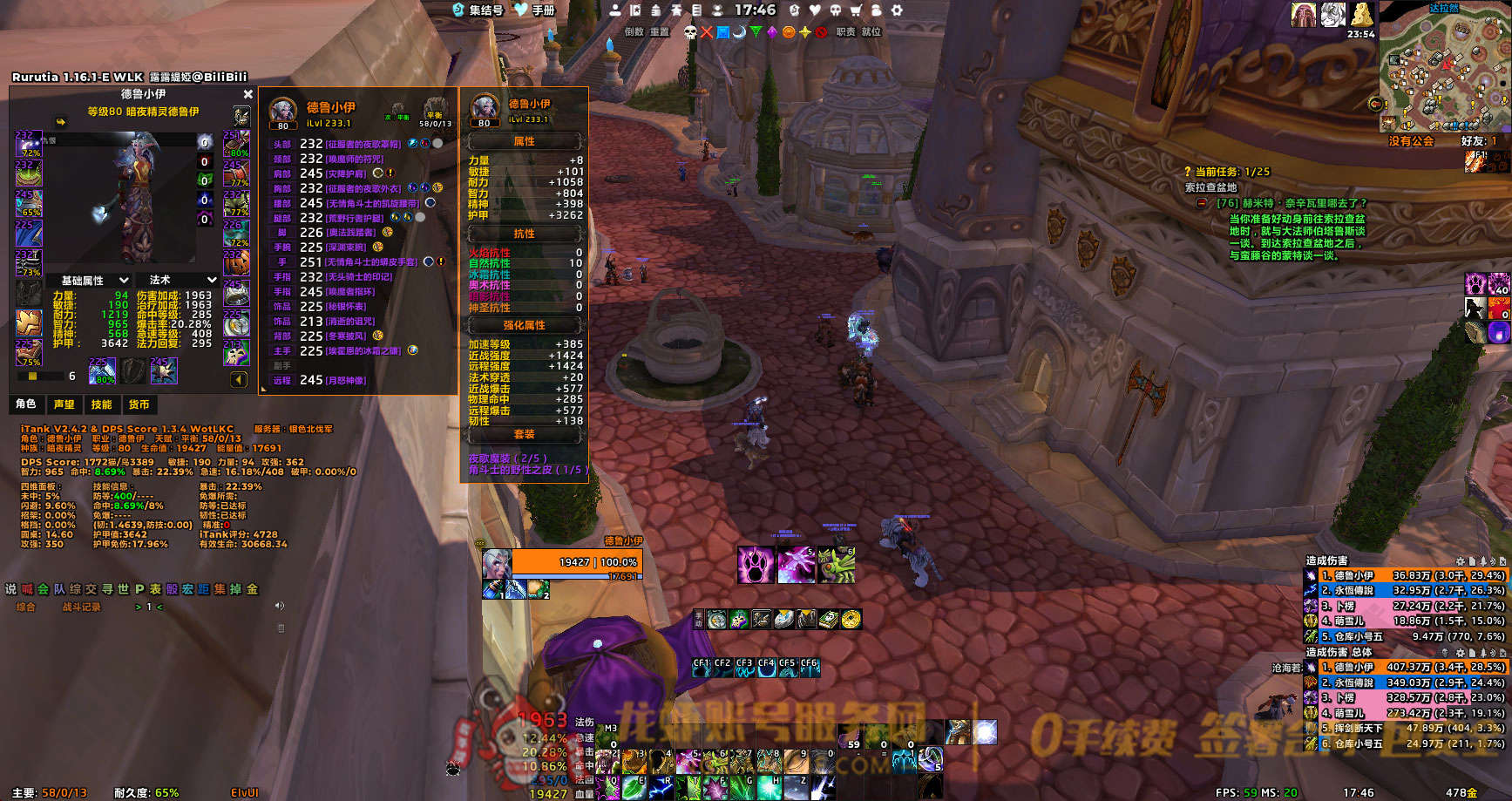Select the 货币 currency tab
This screenshot has width=1512, height=801.
pyautogui.click(x=139, y=404)
